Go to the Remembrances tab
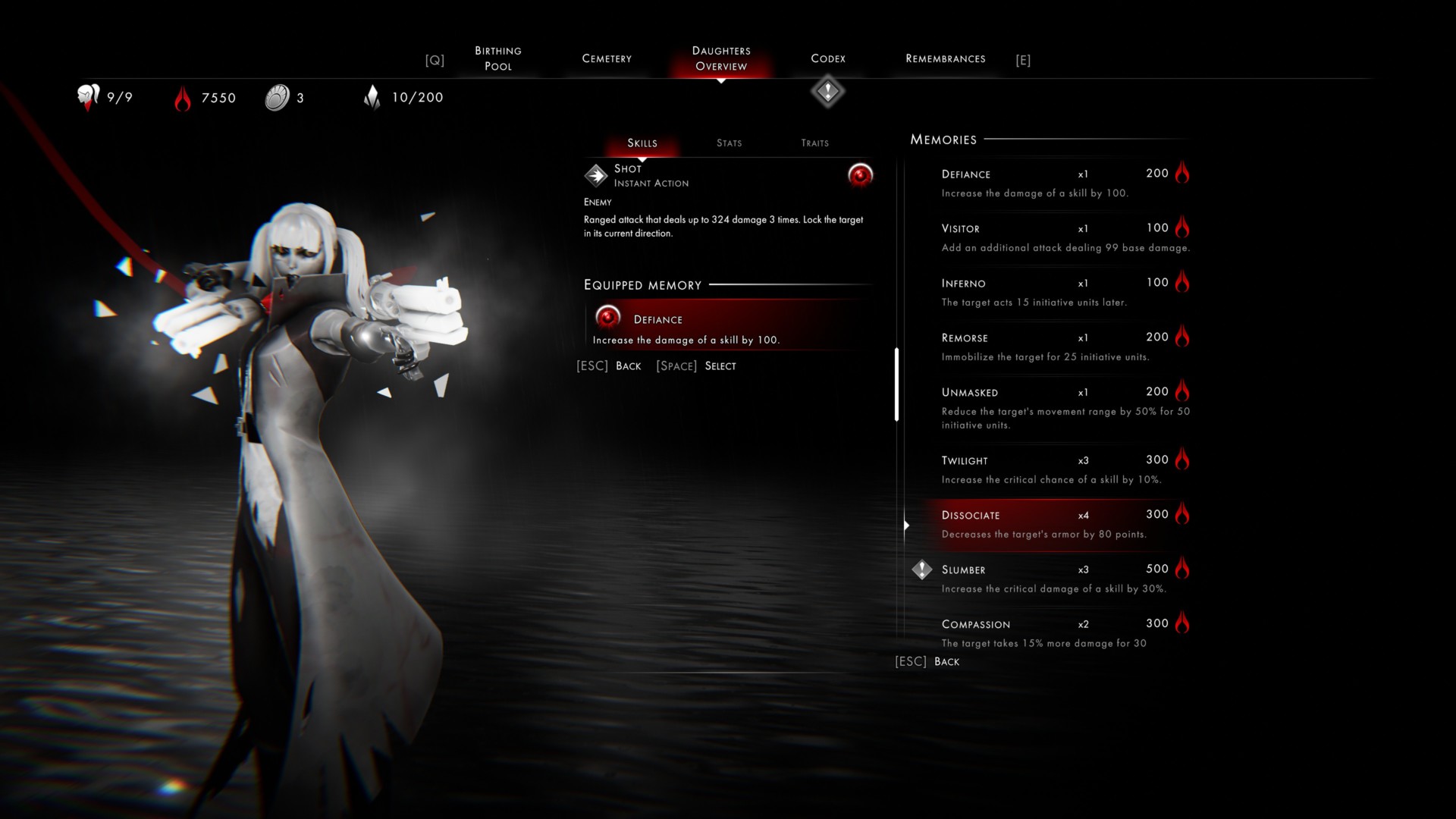The image size is (1456, 819). (946, 58)
